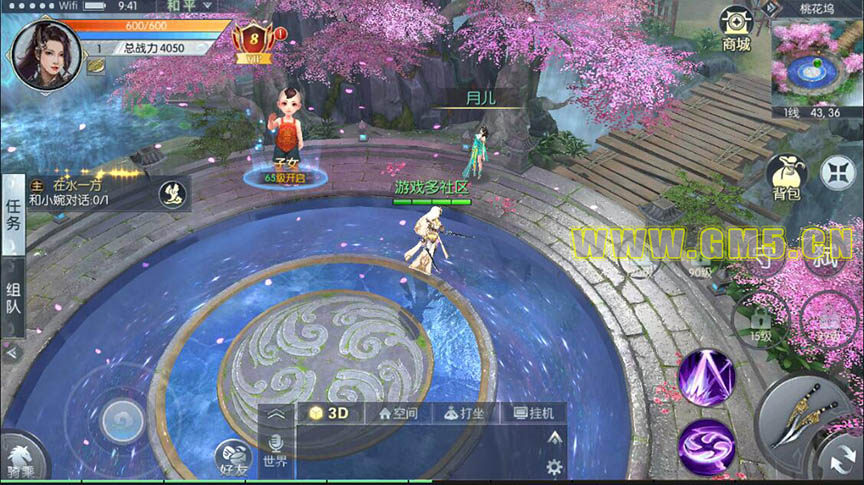Select the 任务 quest tab

(x=13, y=214)
